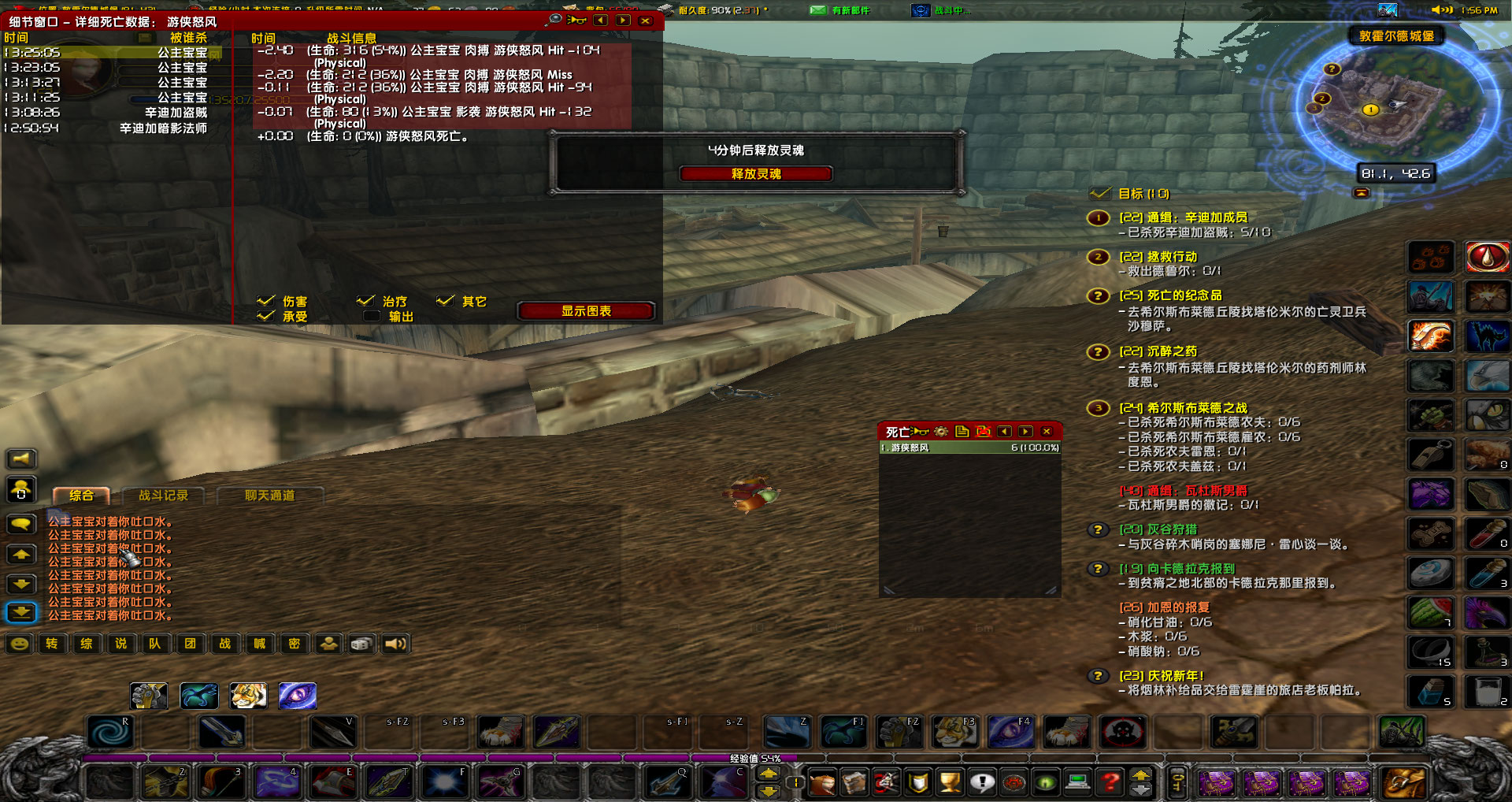Click the speaker sound icon in chat bar
Image resolution: width=1512 pixels, height=802 pixels.
[396, 644]
